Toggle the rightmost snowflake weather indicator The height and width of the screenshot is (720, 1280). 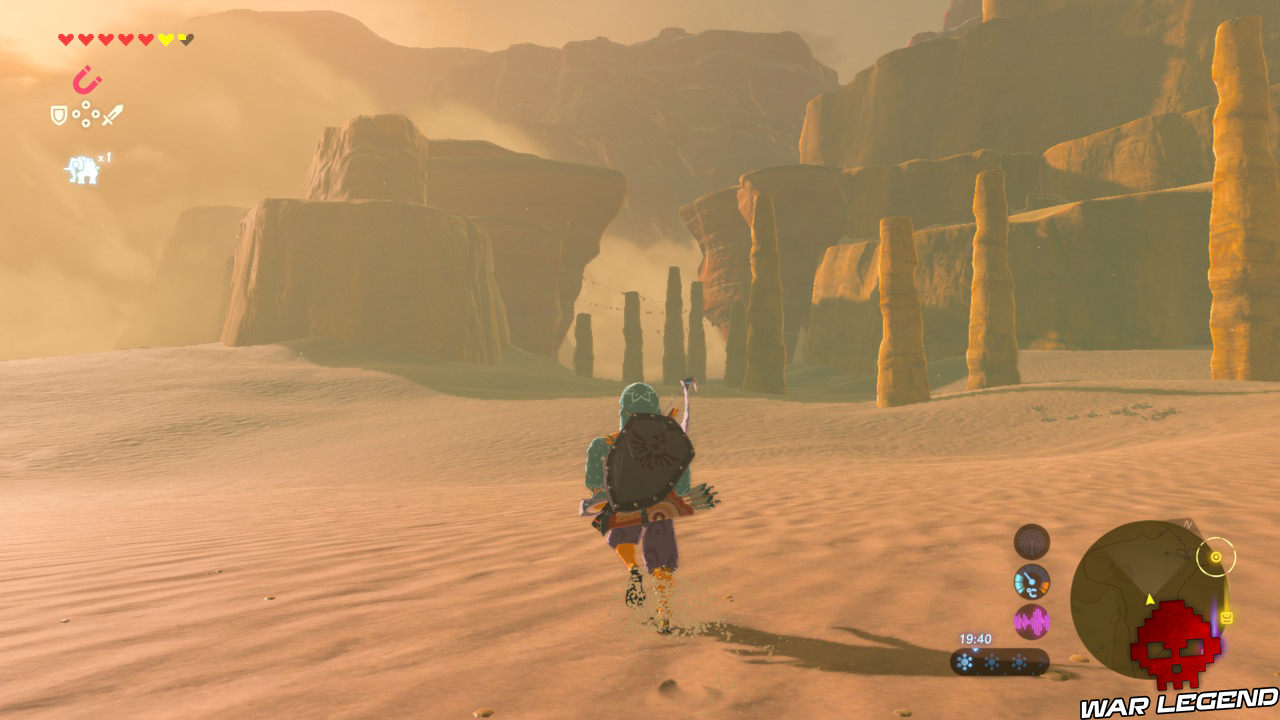1019,661
